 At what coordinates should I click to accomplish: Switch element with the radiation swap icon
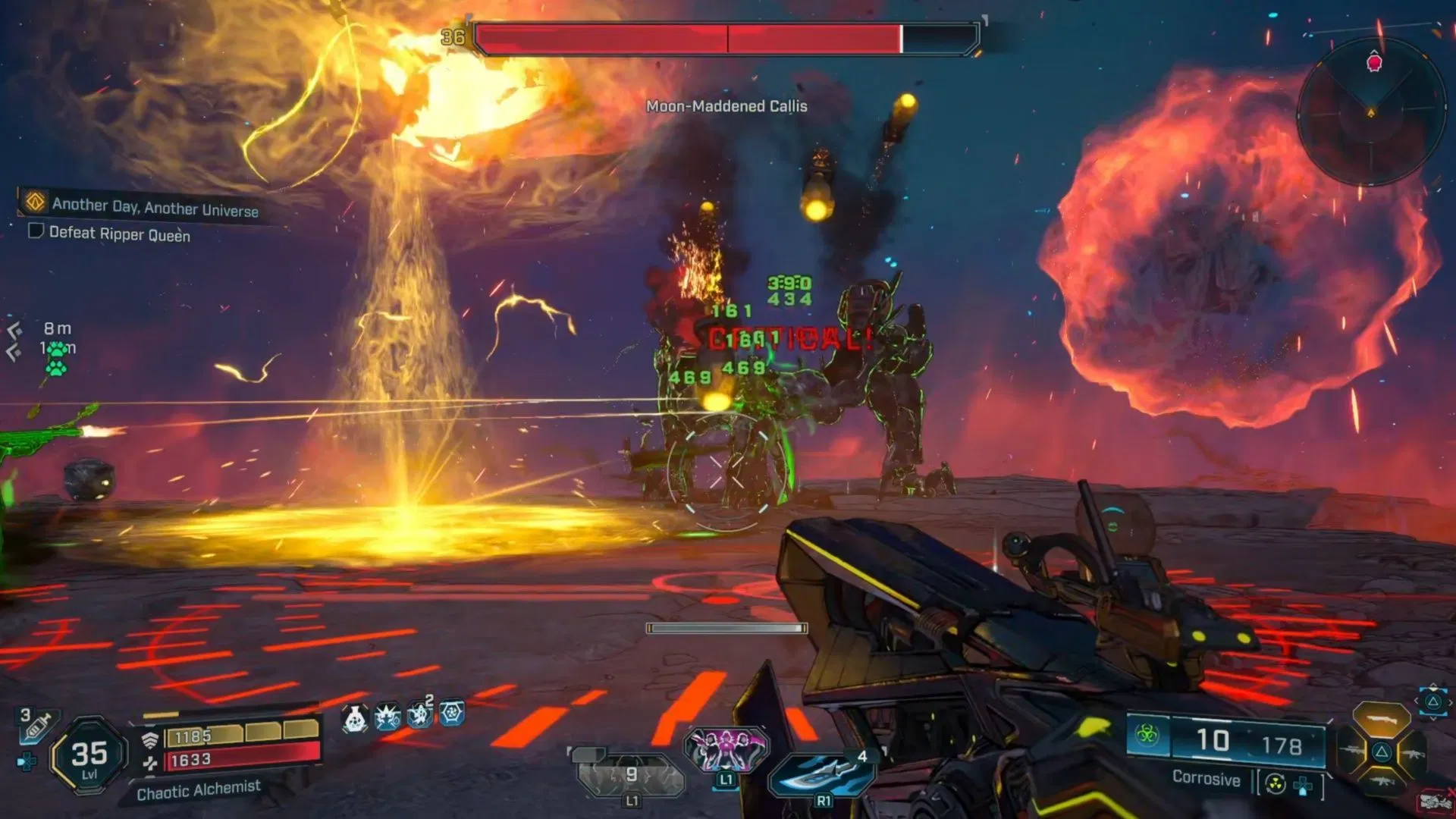click(x=1276, y=784)
